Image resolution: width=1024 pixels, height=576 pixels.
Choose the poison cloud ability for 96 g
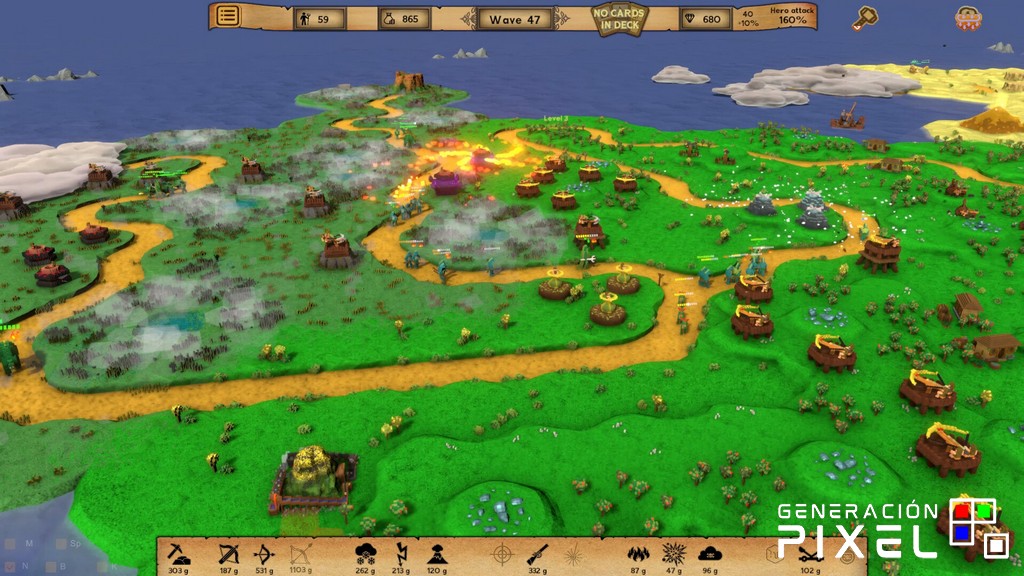pos(709,554)
